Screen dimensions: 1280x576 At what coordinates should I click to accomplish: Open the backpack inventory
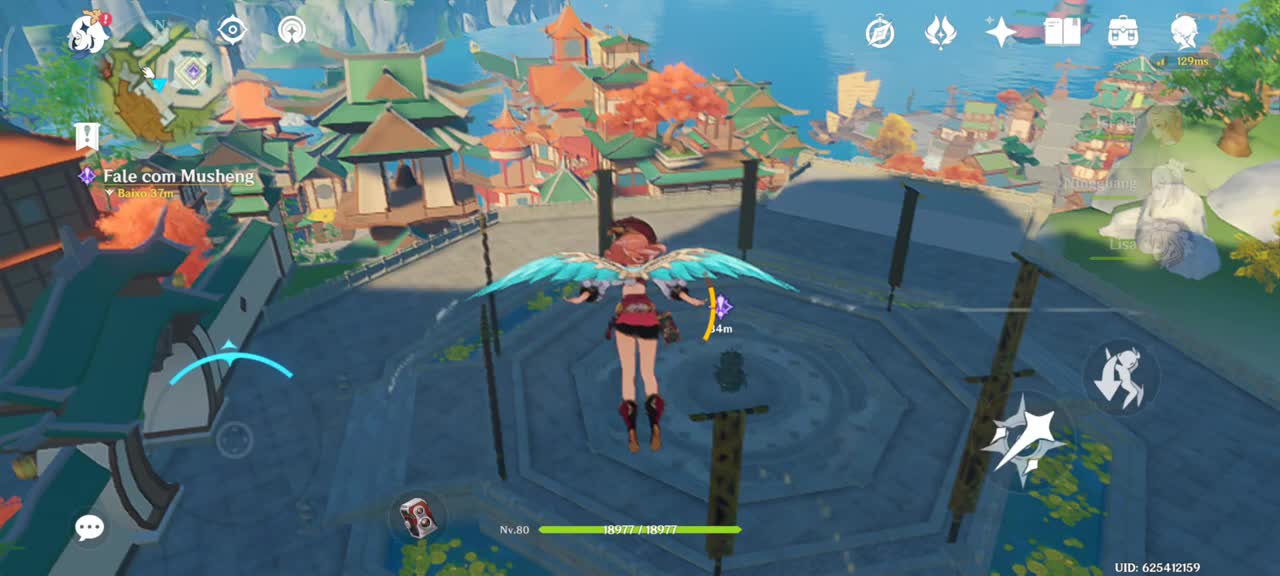coord(1123,32)
